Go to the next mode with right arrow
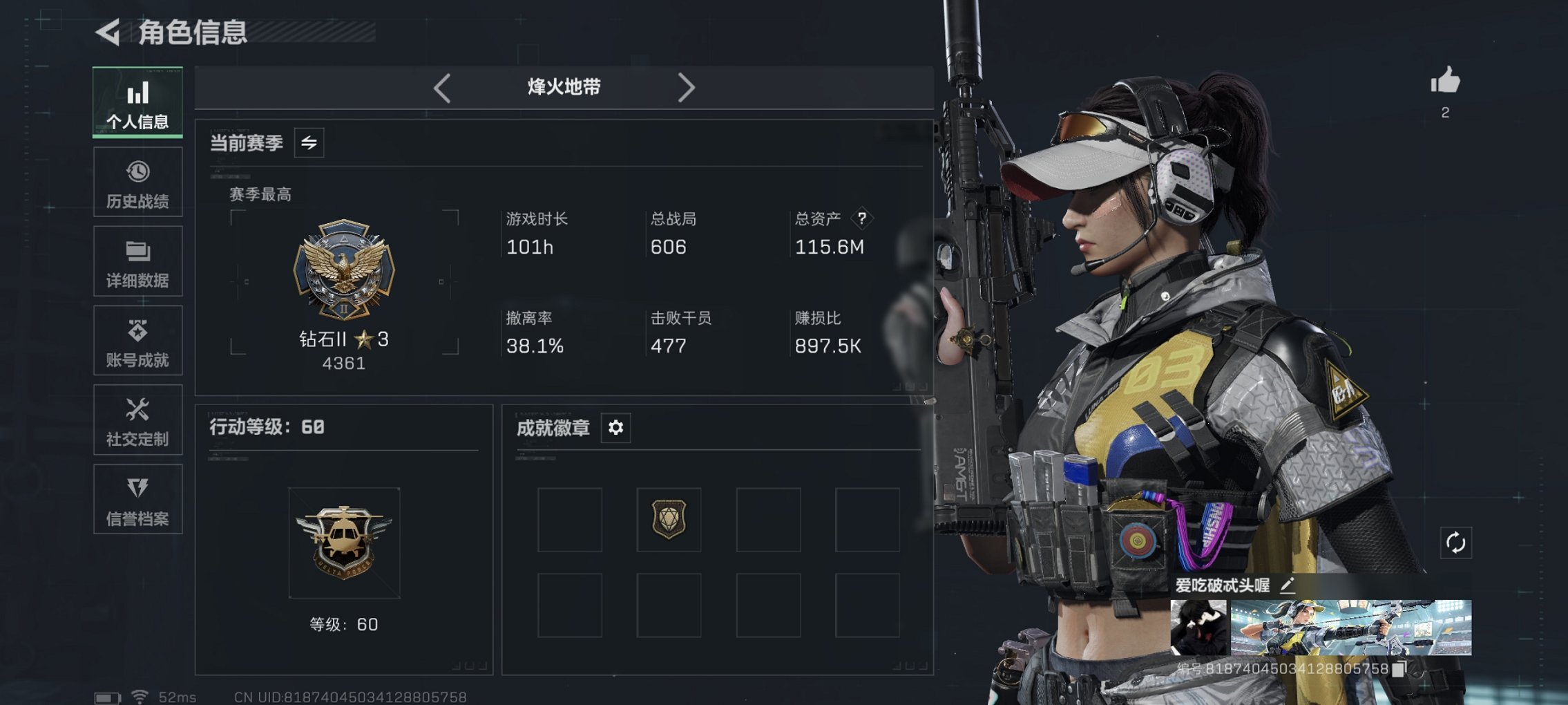 tap(687, 88)
